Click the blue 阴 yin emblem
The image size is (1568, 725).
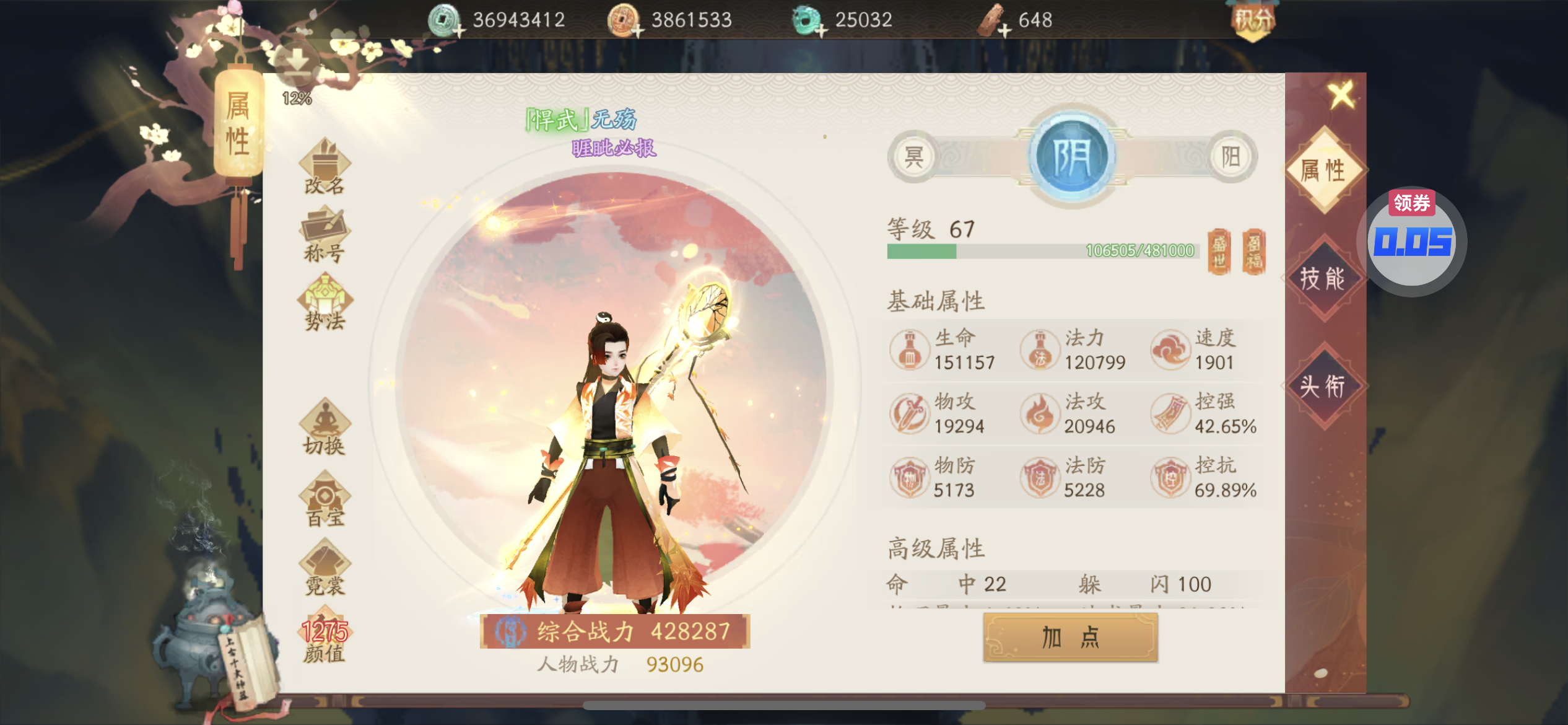(x=1072, y=157)
